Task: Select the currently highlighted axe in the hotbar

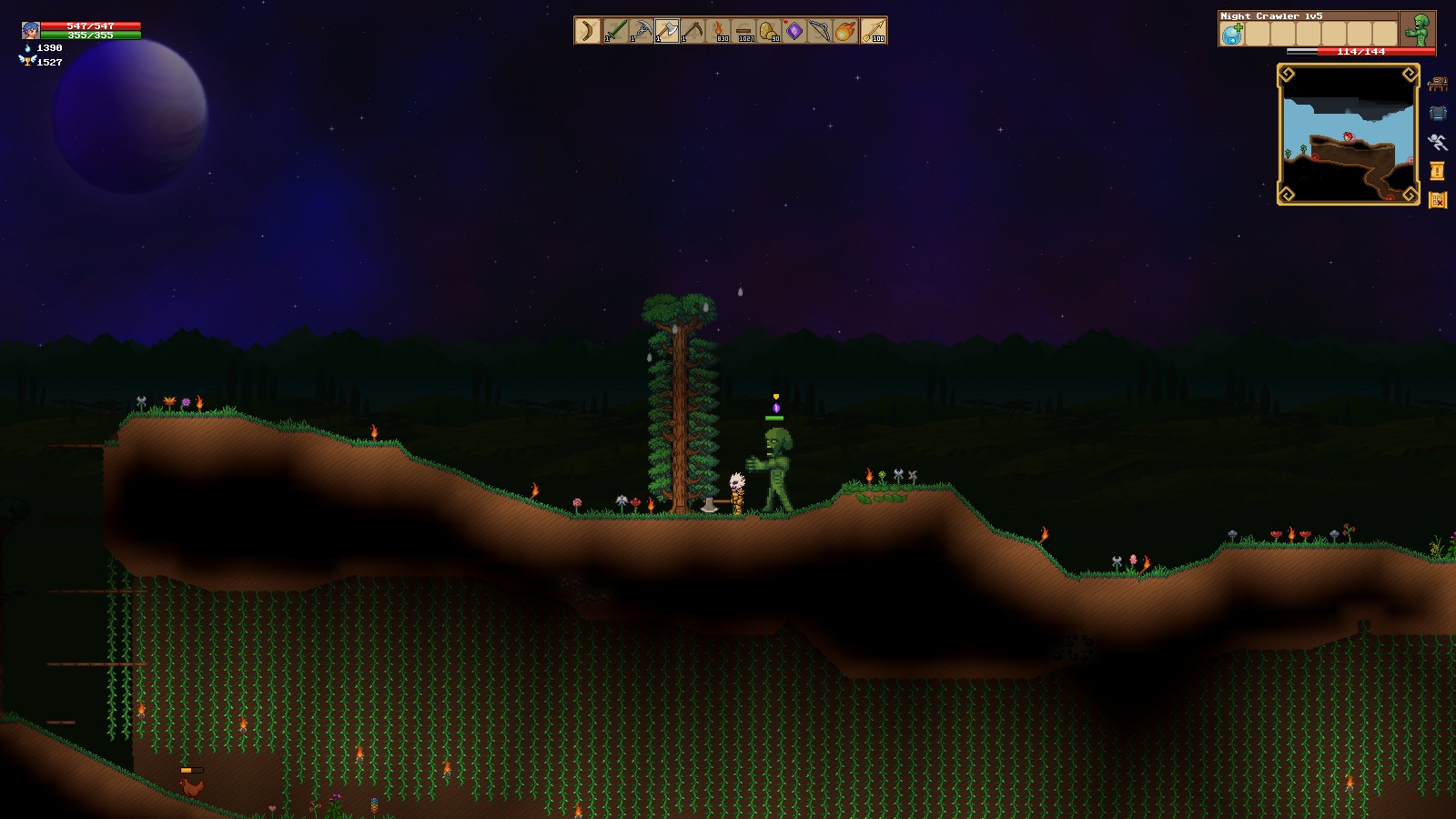Action: (x=667, y=32)
